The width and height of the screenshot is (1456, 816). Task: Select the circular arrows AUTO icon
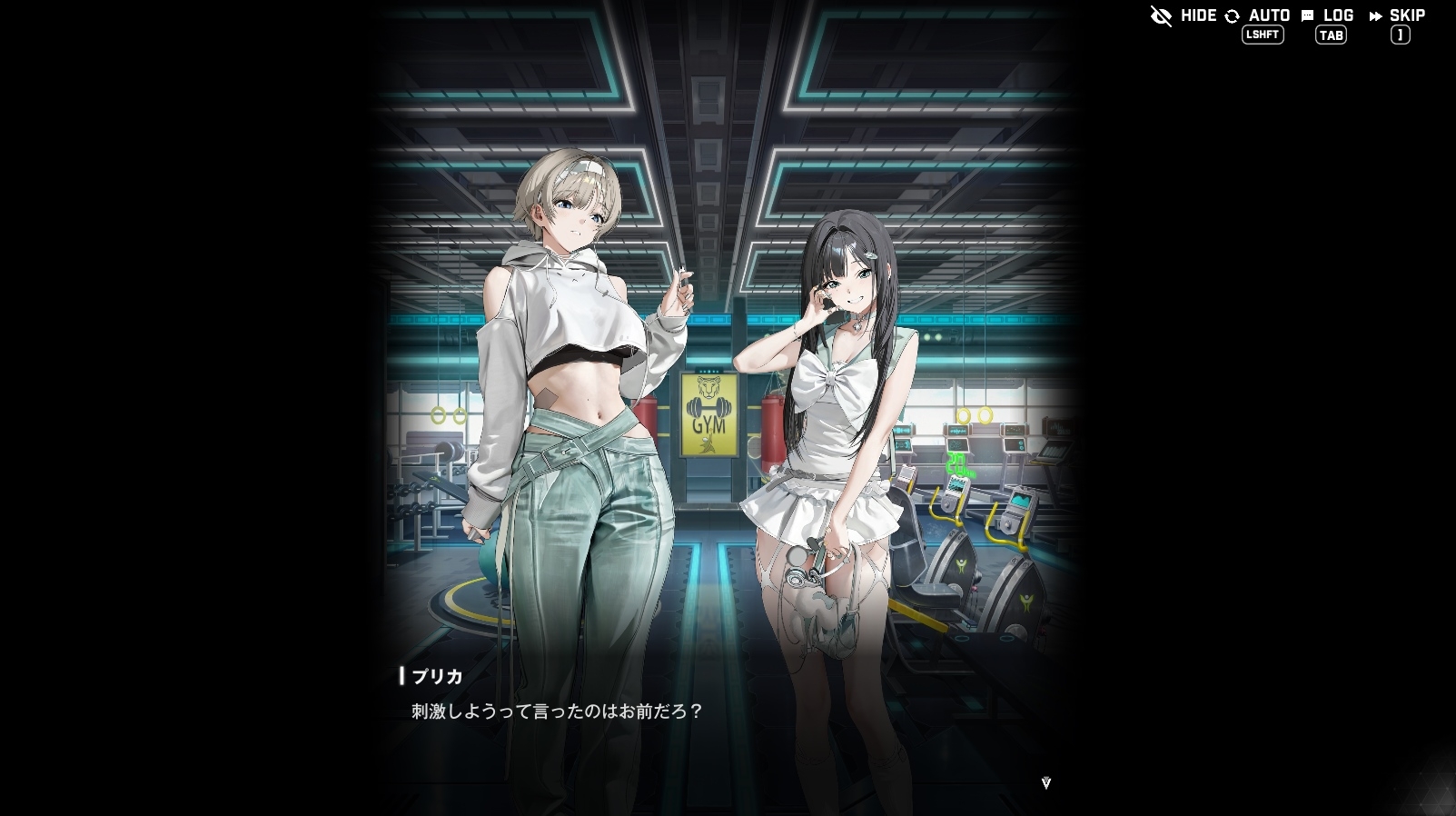coord(1232,15)
